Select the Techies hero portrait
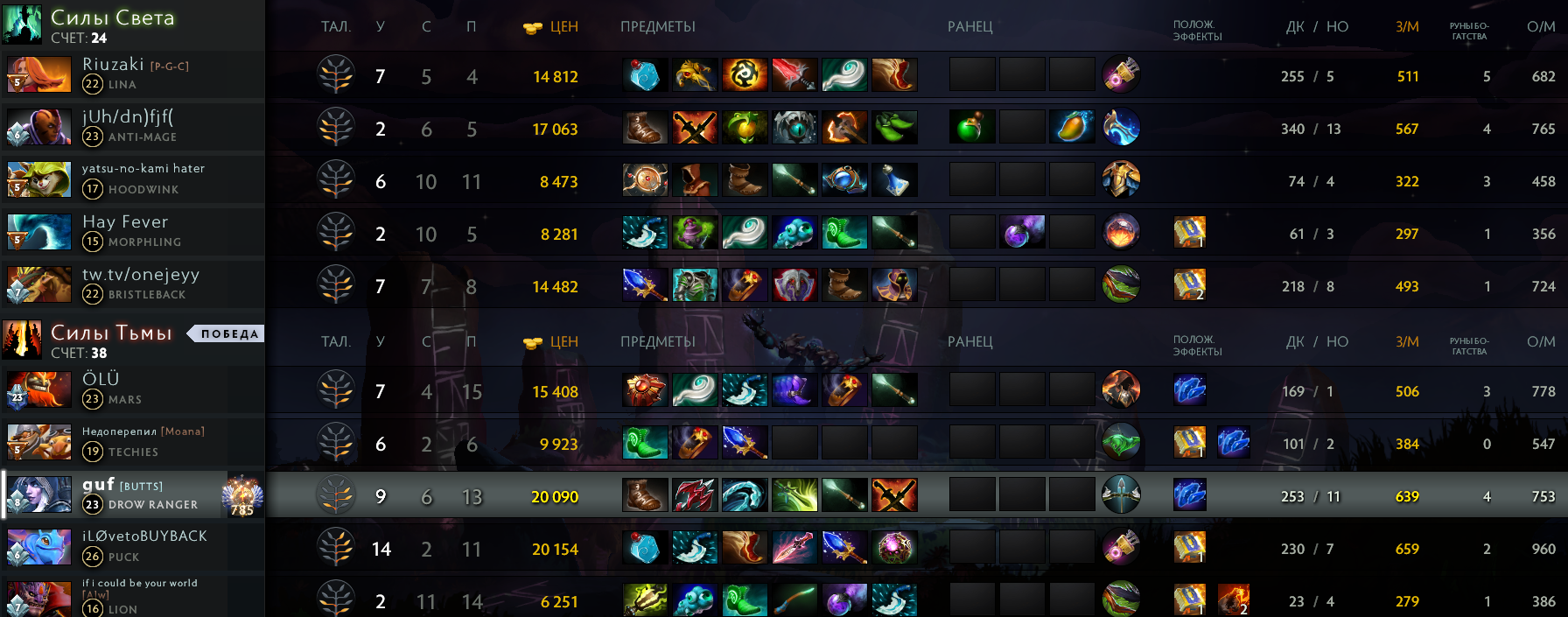 38,443
